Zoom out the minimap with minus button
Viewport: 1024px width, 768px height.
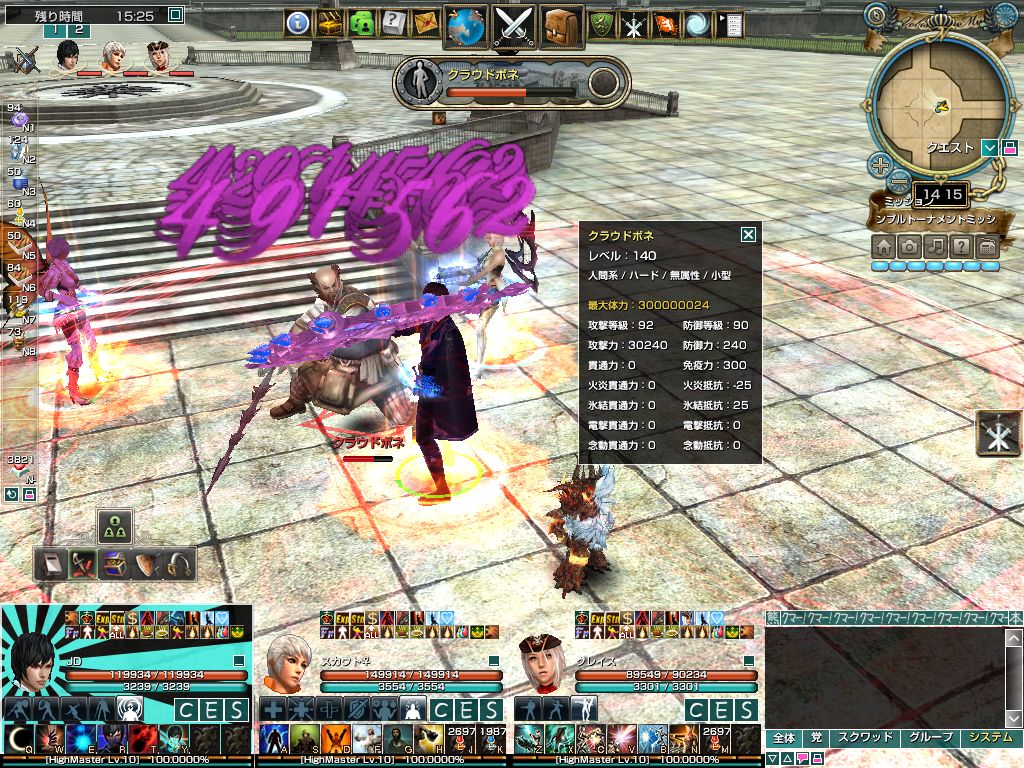899,182
